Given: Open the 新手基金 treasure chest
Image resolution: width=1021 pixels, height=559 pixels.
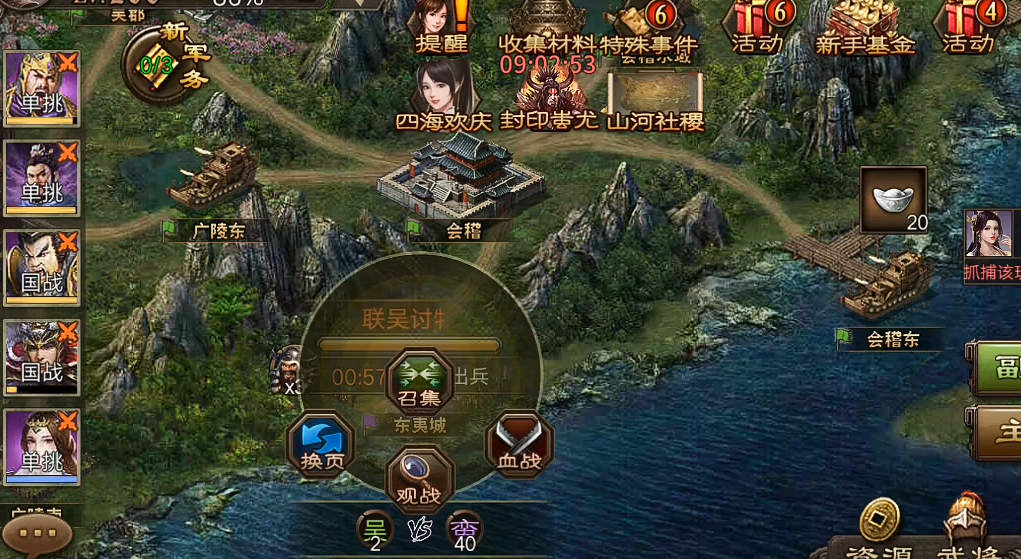Looking at the screenshot, I should click(x=864, y=27).
